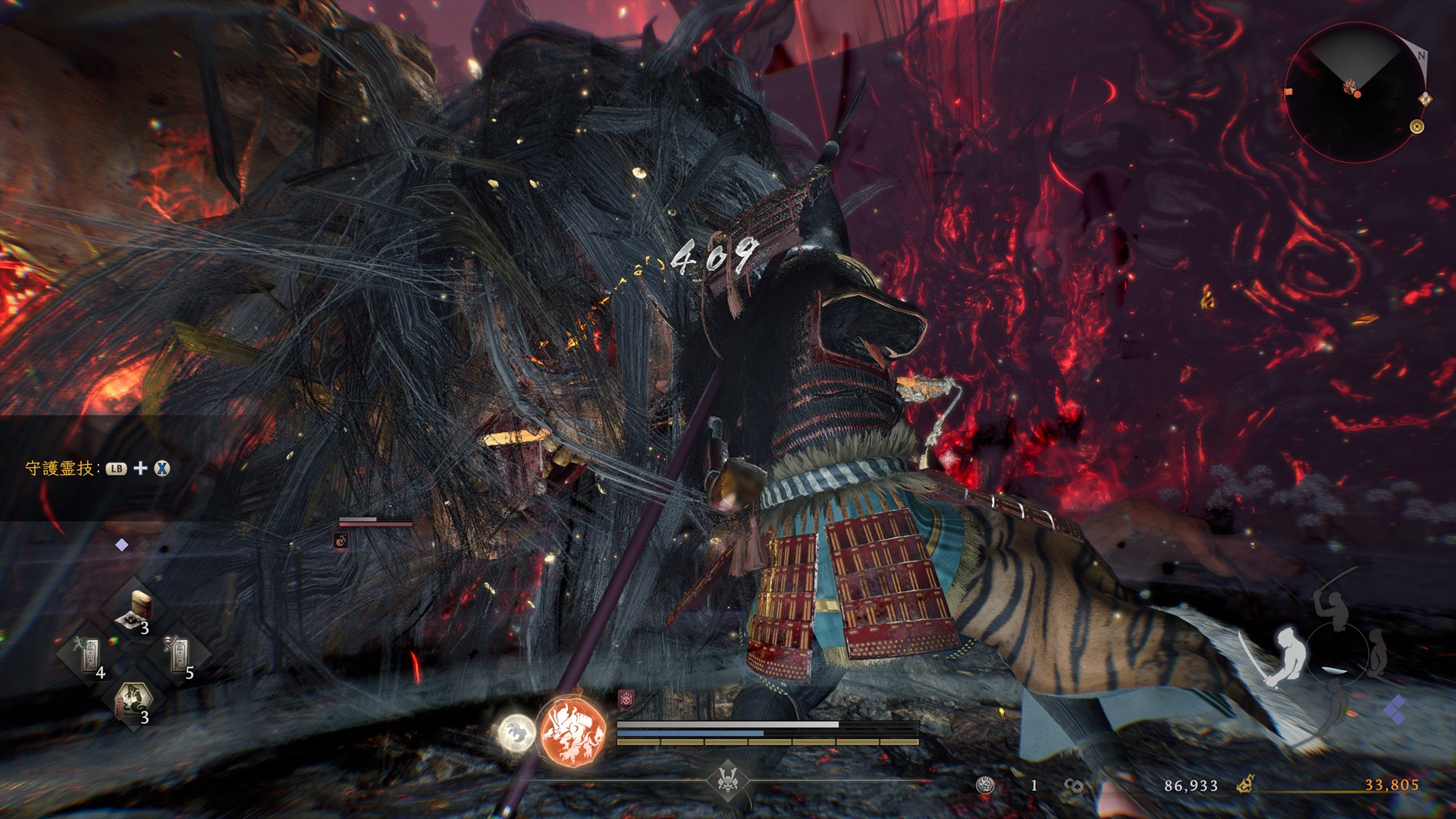Use the medicine pouch item slot
The image size is (1456, 819).
(136, 611)
